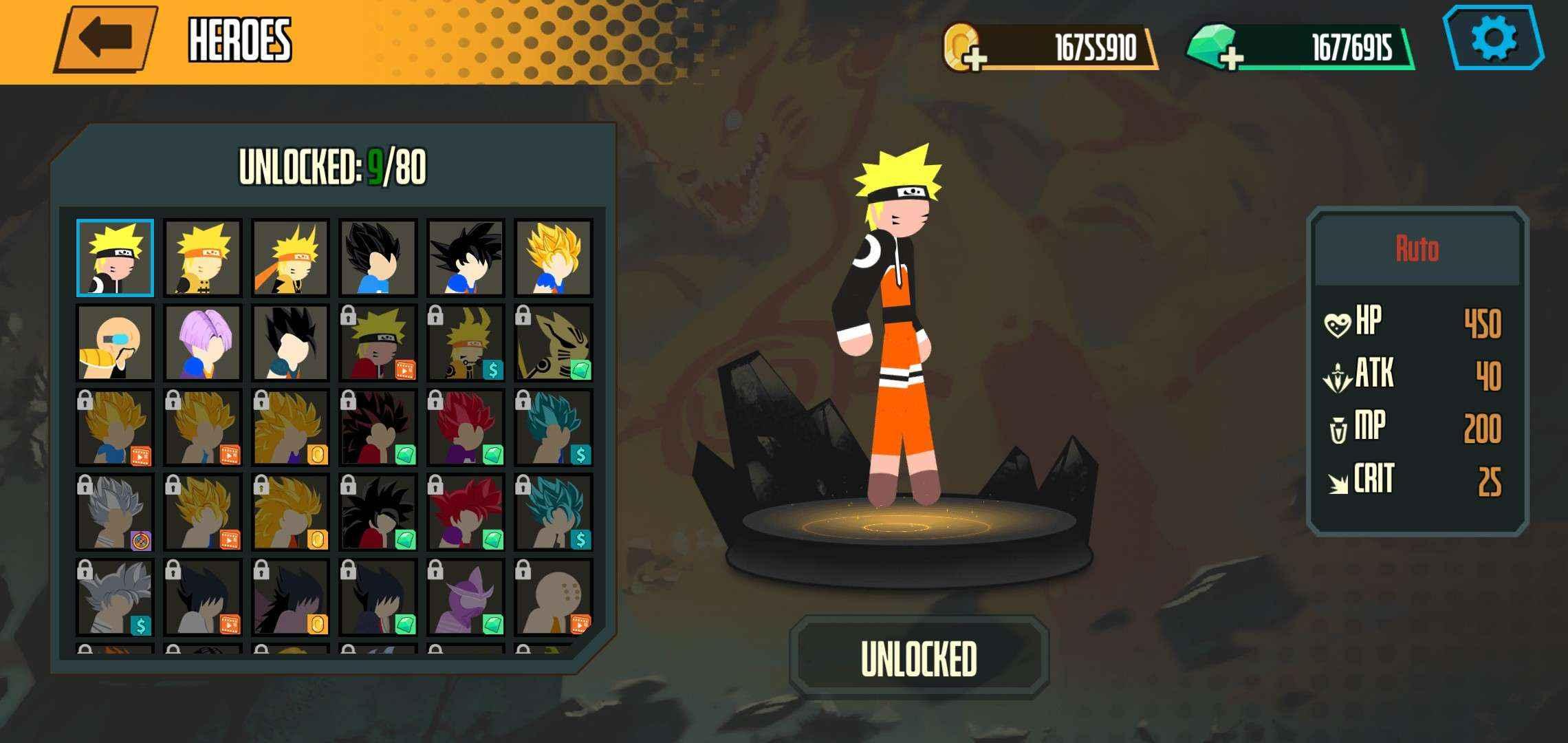Select the golden super saiyan hero portrait
Image resolution: width=1568 pixels, height=743 pixels.
tap(553, 258)
